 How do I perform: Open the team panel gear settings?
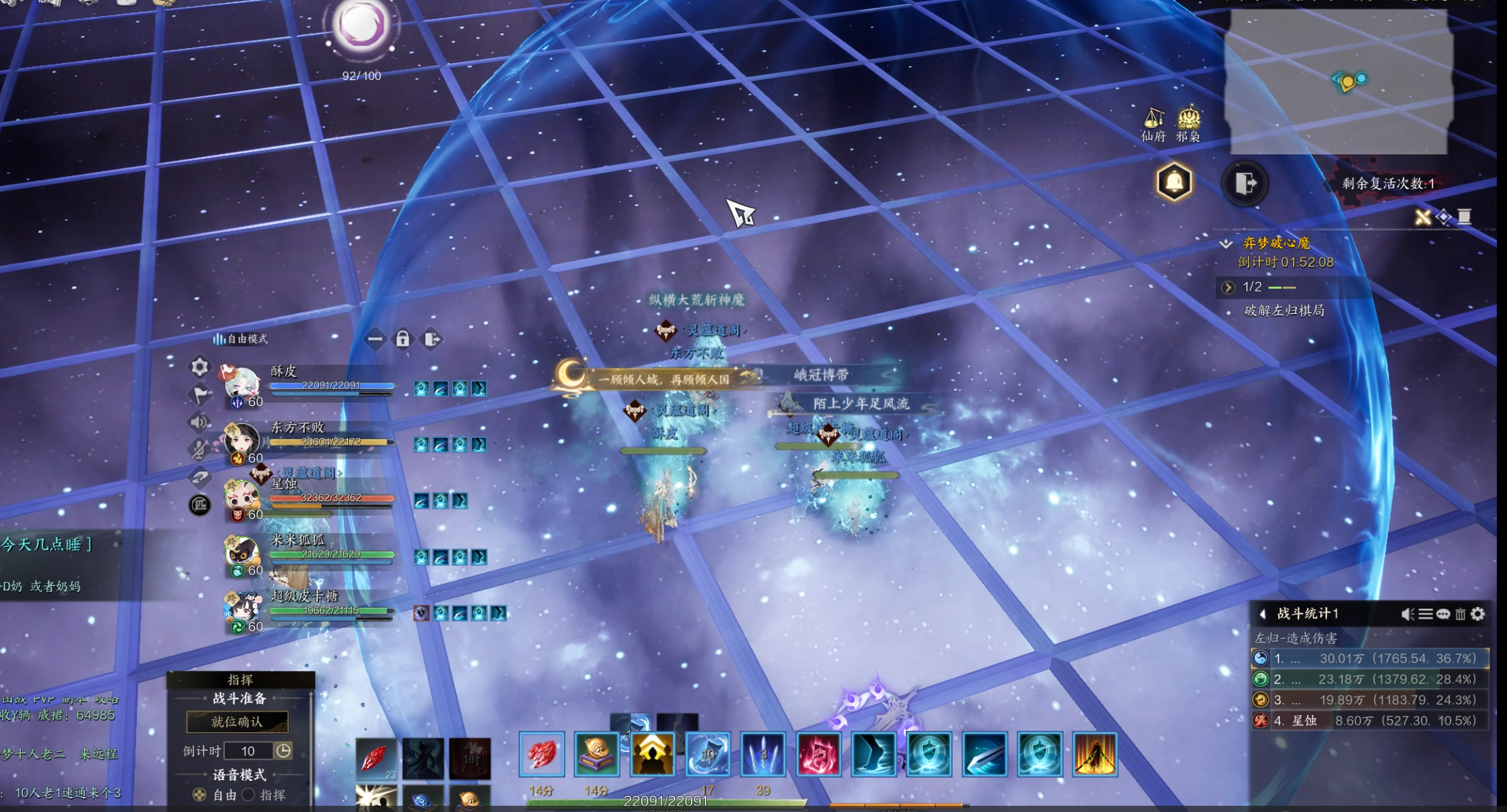pos(200,367)
